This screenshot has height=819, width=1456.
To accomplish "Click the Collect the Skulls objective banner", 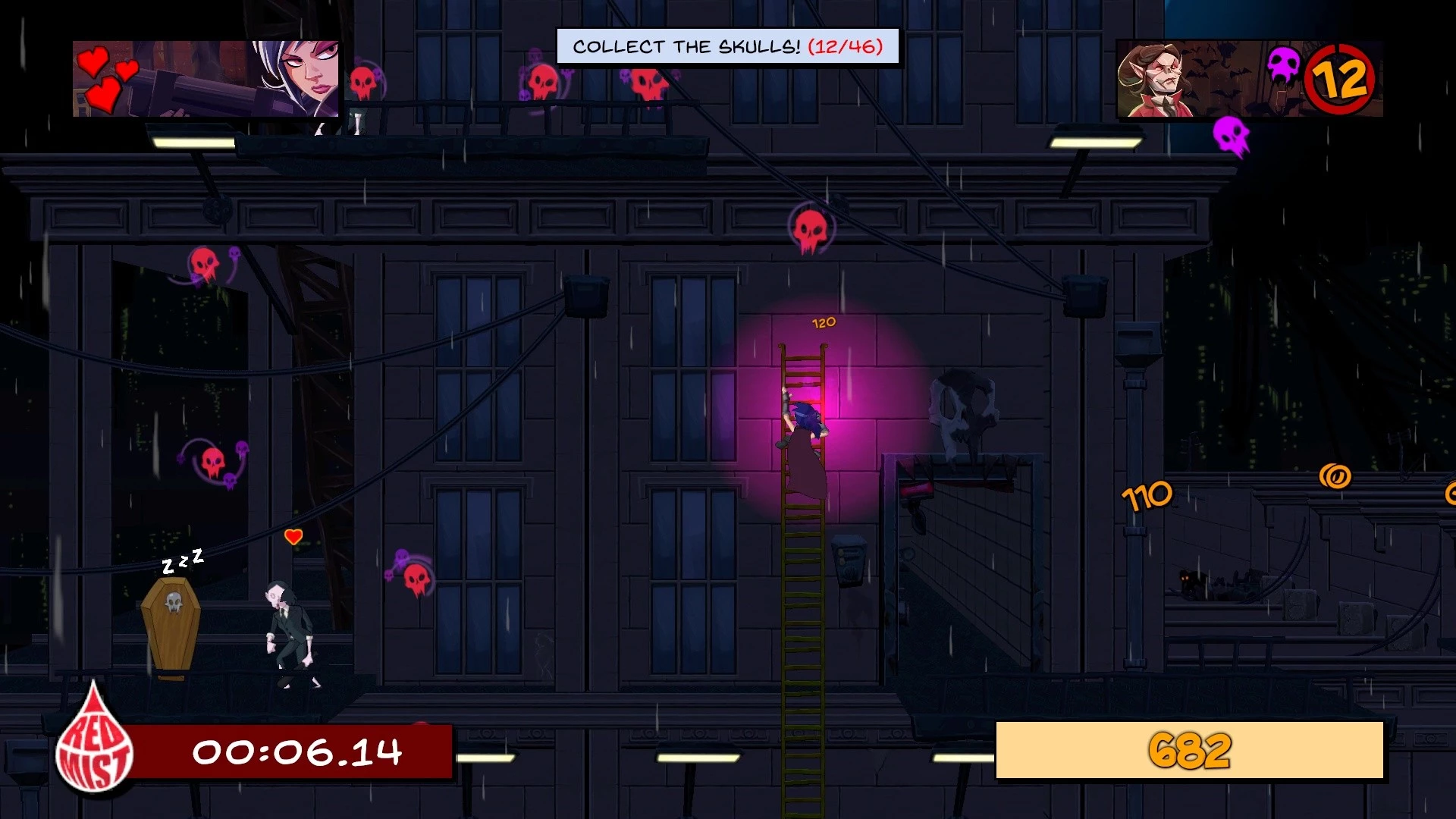I will click(727, 47).
